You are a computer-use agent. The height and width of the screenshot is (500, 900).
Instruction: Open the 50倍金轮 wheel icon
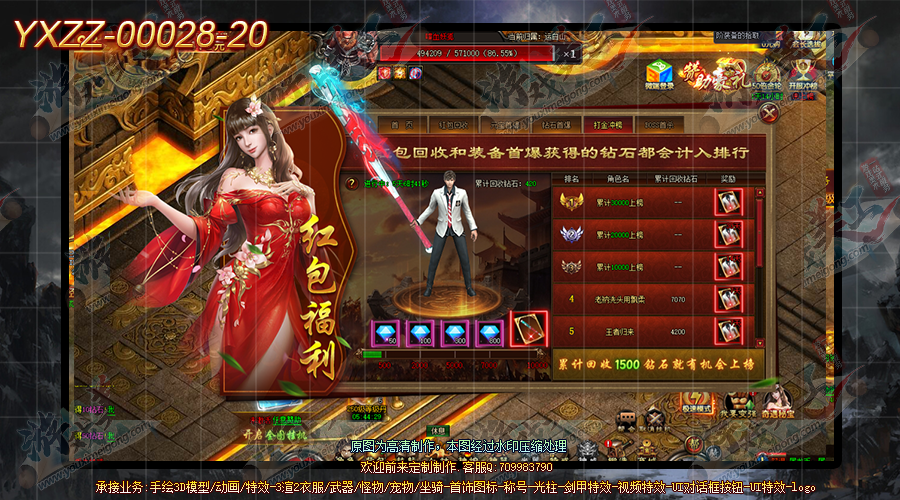point(765,74)
